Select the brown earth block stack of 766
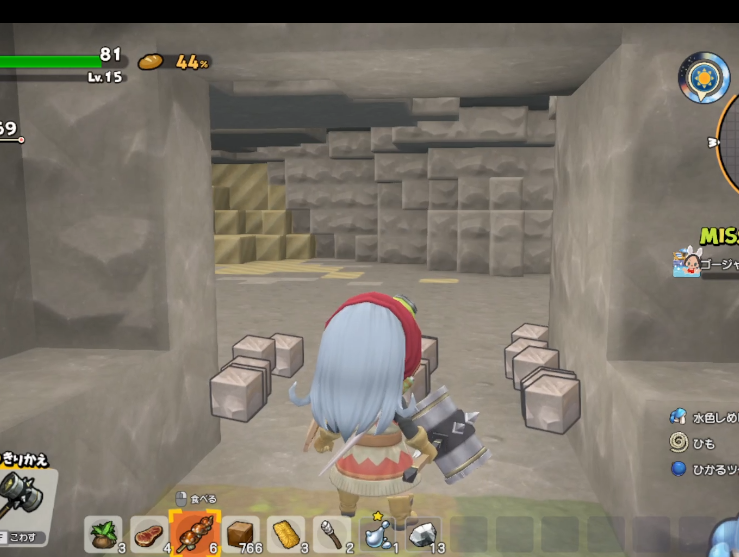The width and height of the screenshot is (739, 557). (239, 533)
